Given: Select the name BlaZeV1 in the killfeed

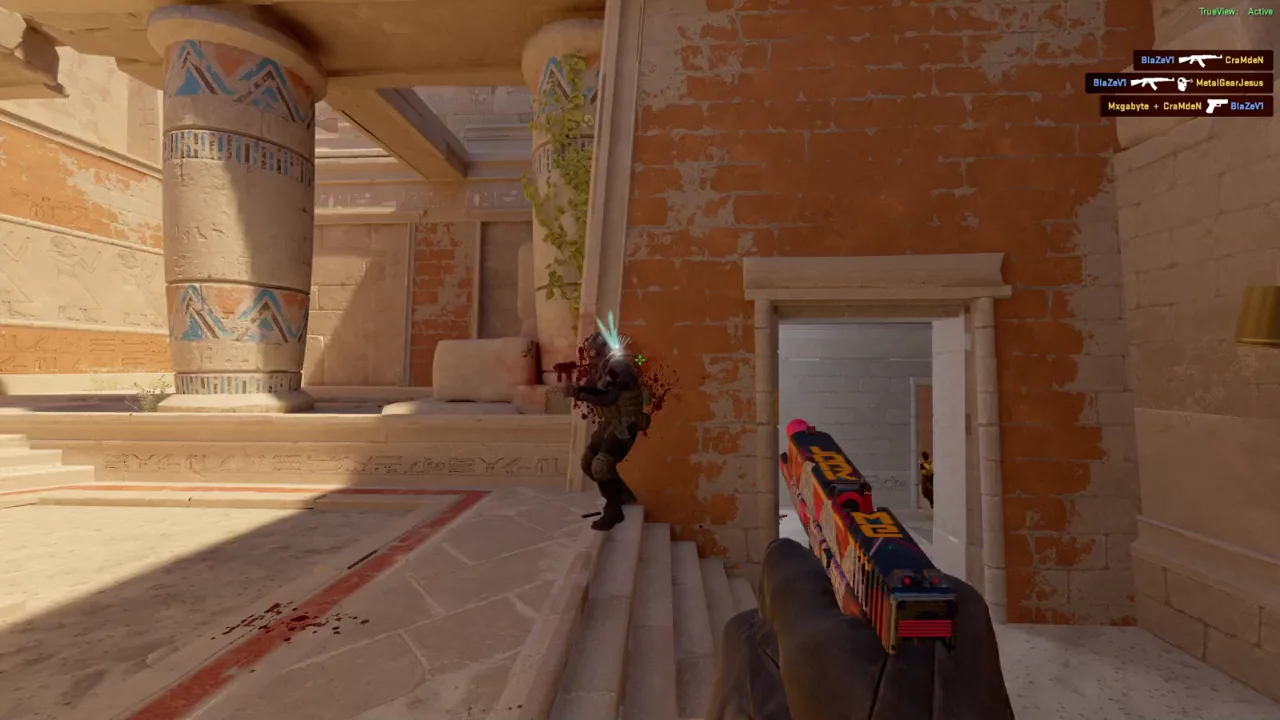Looking at the screenshot, I should 1157,60.
